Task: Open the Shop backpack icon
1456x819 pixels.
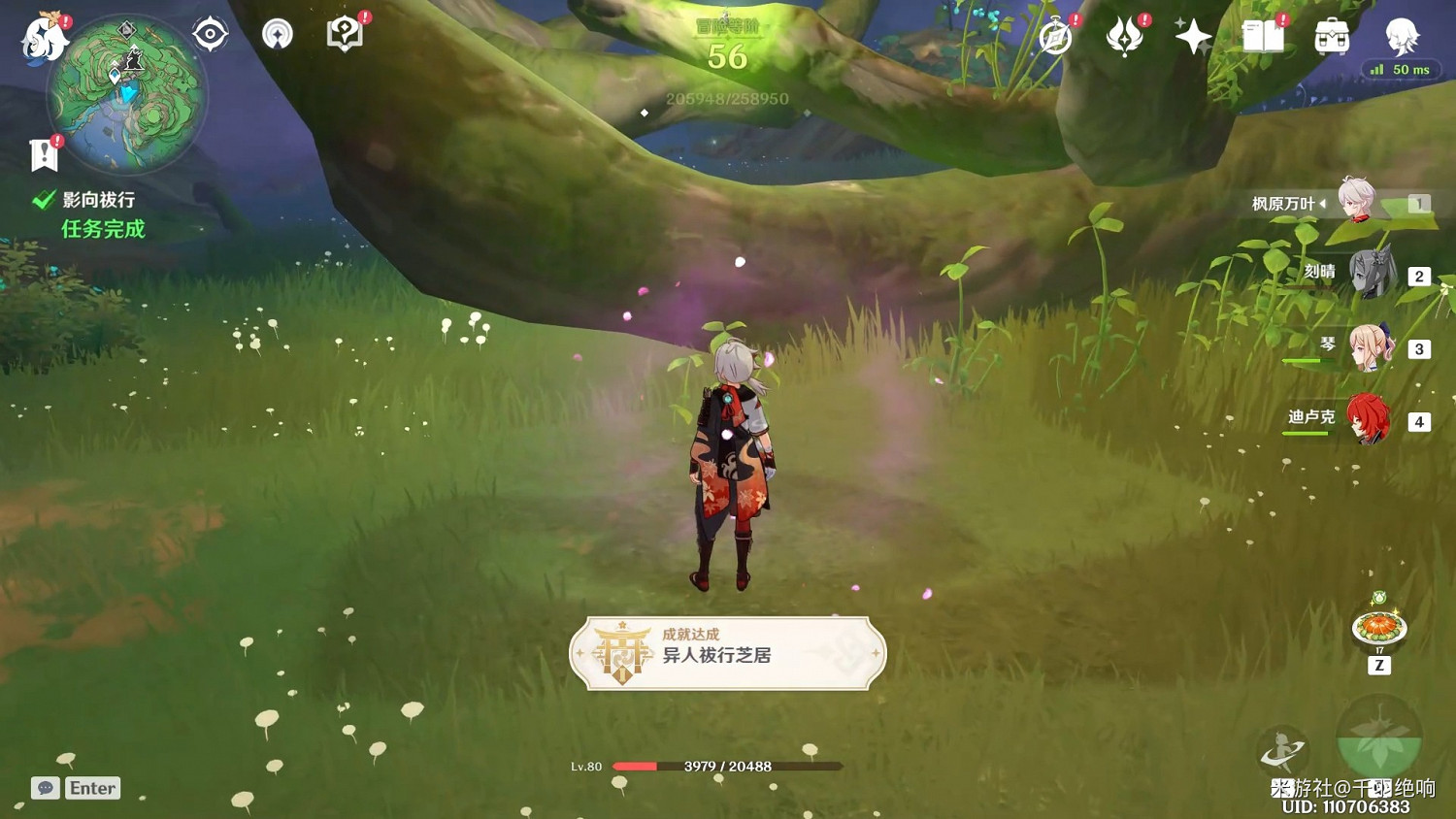Action: [1332, 37]
